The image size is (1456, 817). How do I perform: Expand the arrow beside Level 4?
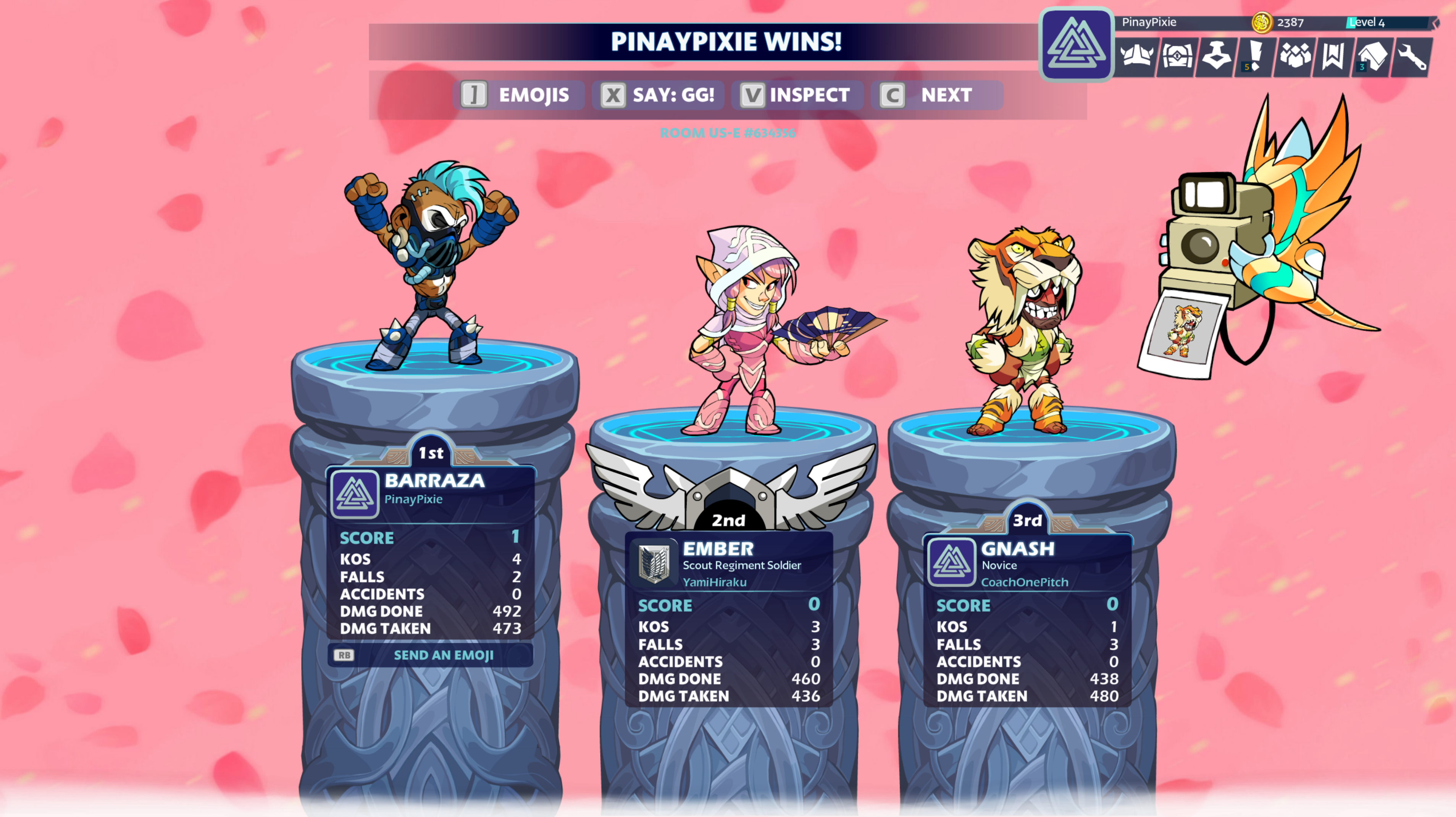pos(1435,23)
